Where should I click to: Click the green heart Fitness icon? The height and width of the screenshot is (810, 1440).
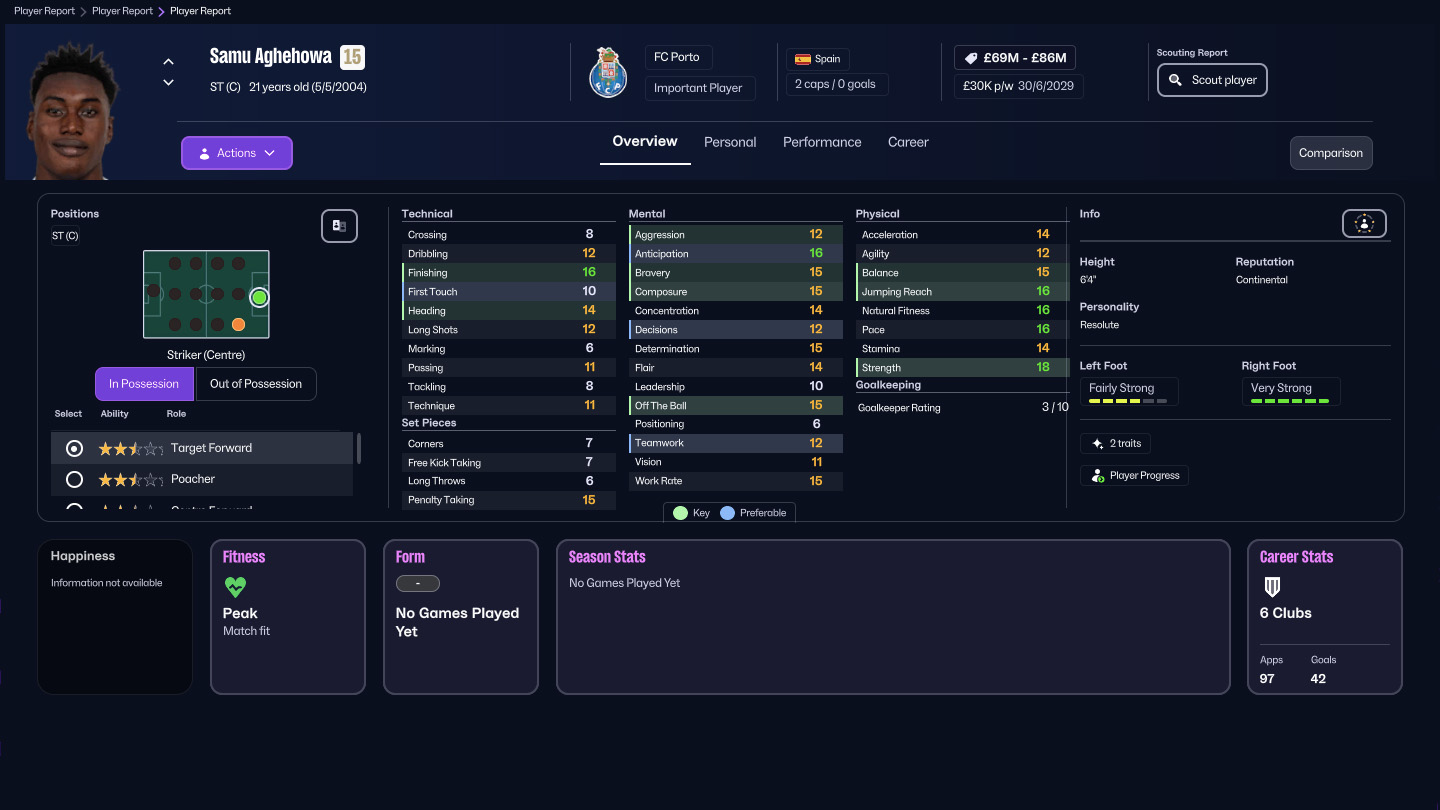point(235,587)
